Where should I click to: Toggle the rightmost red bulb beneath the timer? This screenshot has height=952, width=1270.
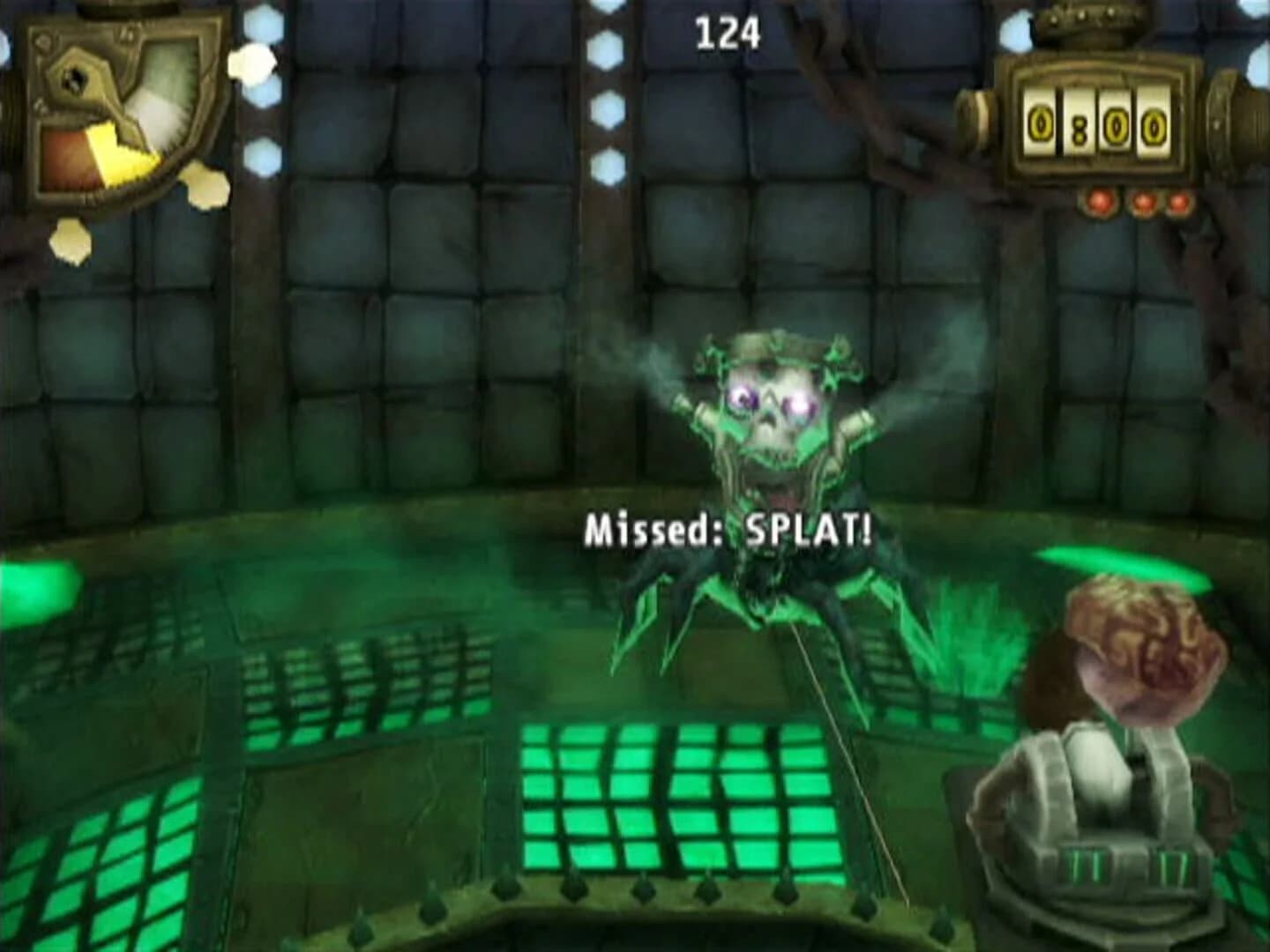1179,201
